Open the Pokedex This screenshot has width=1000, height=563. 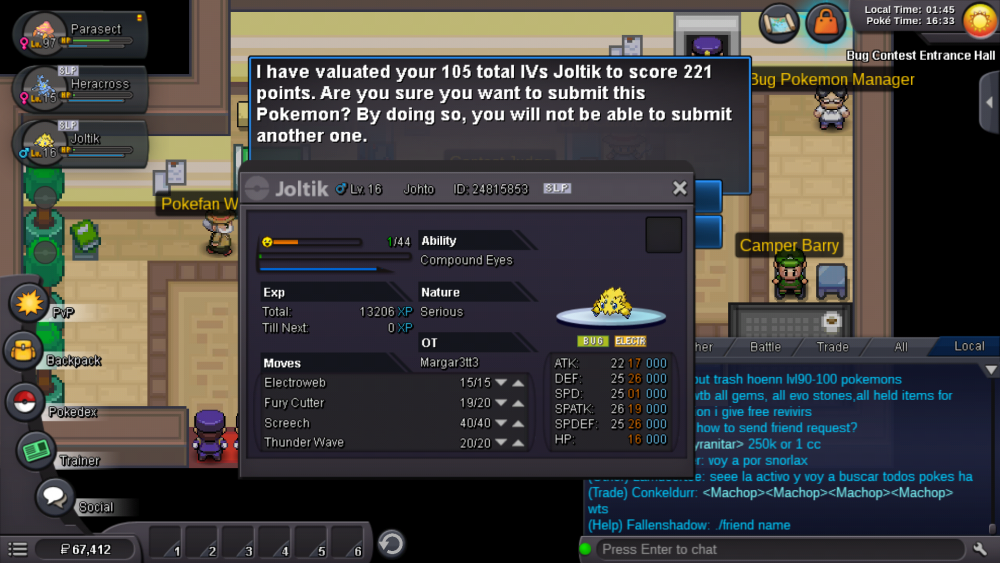click(x=25, y=401)
